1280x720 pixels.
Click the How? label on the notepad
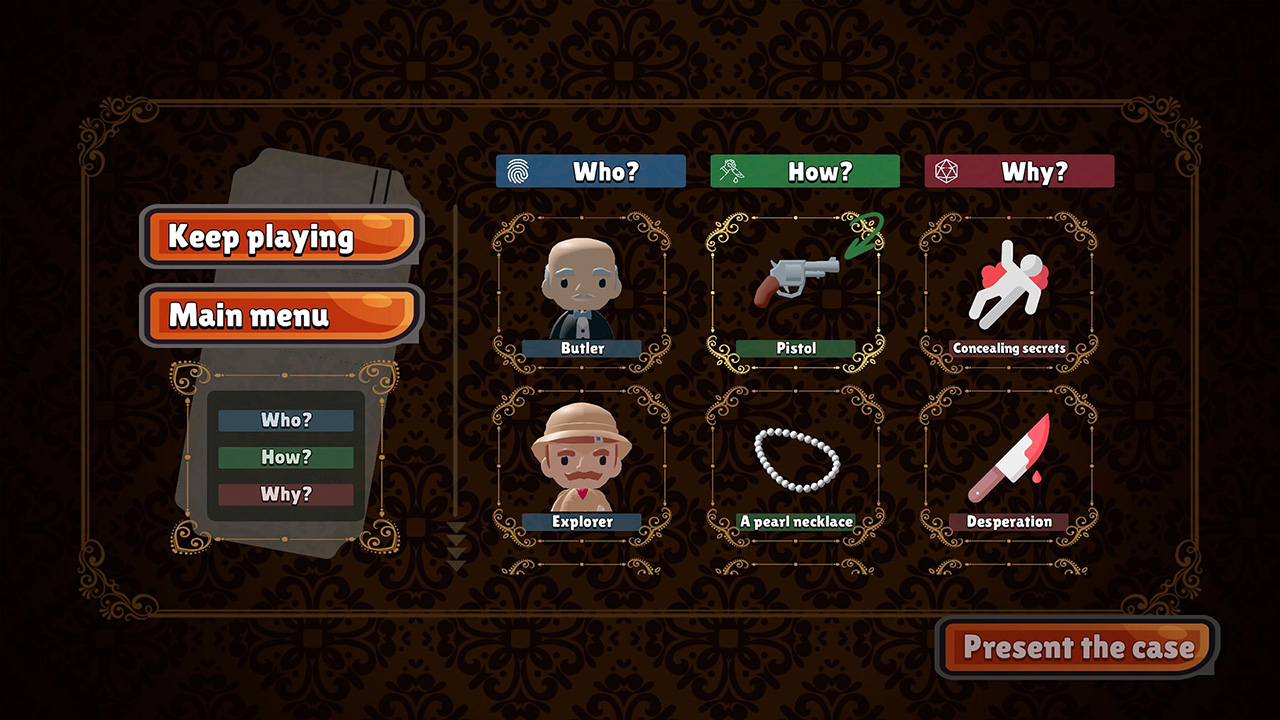tap(286, 457)
